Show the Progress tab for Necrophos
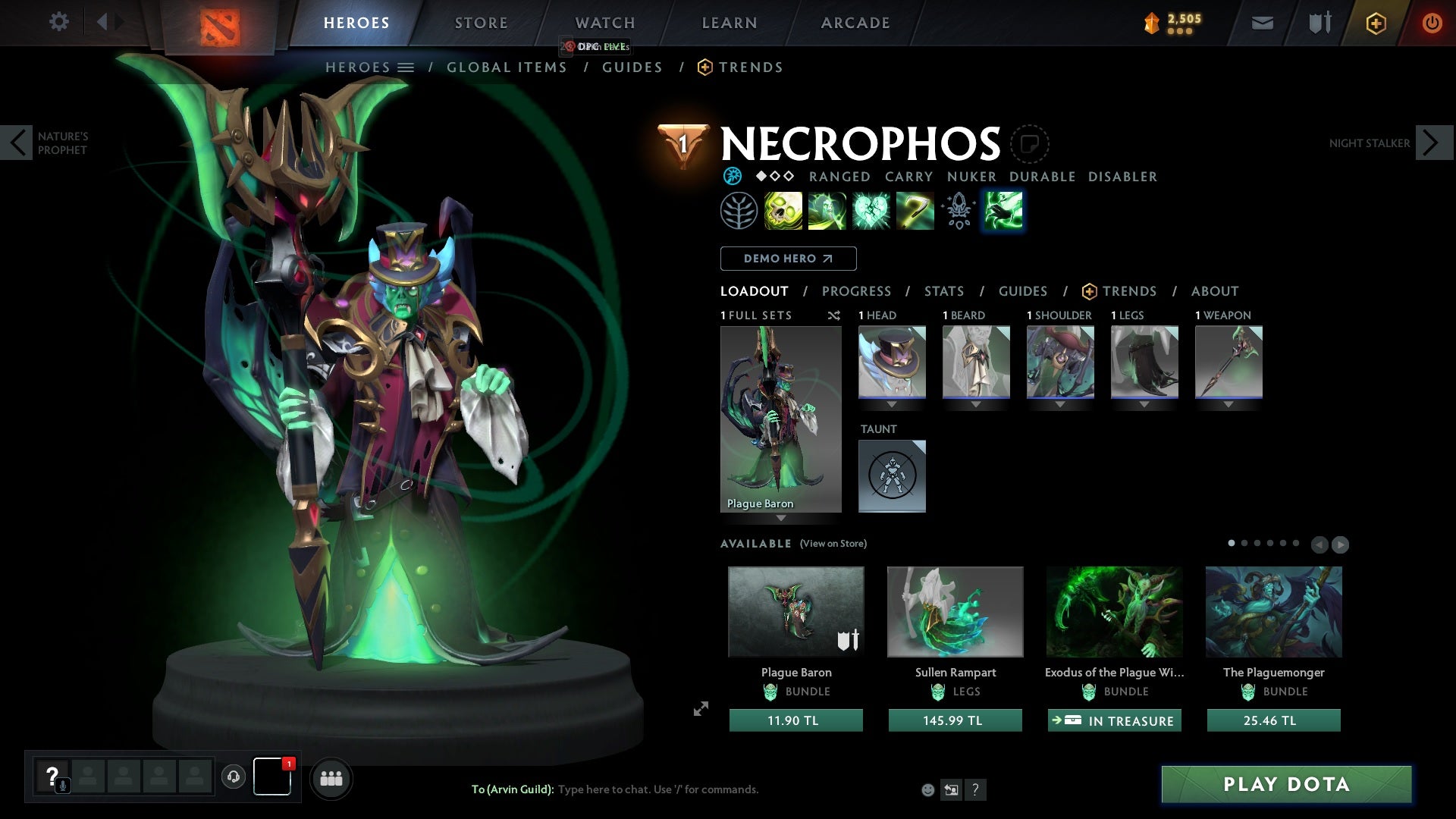1456x819 pixels. tap(856, 291)
